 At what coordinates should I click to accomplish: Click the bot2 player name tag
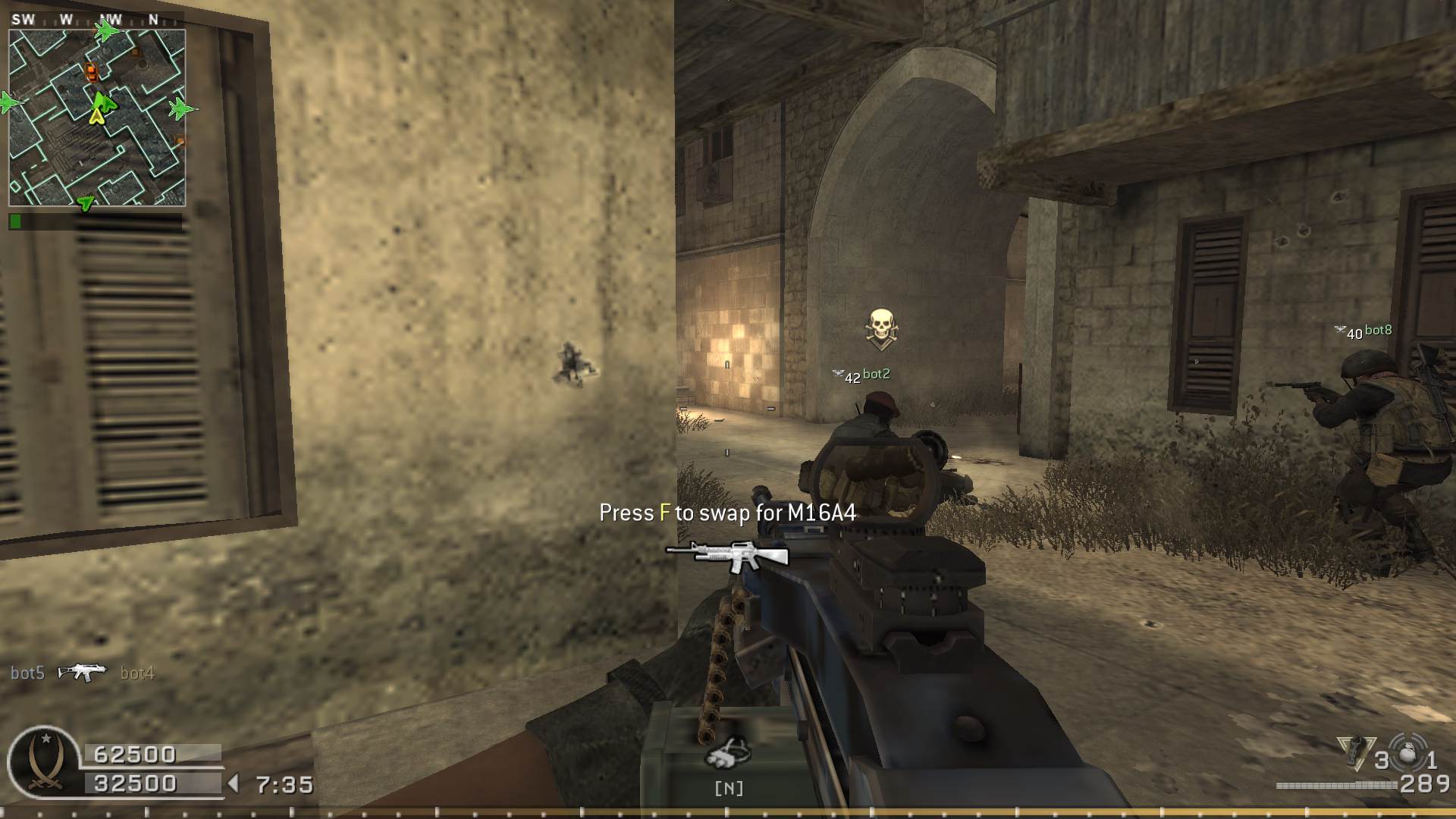[x=876, y=374]
